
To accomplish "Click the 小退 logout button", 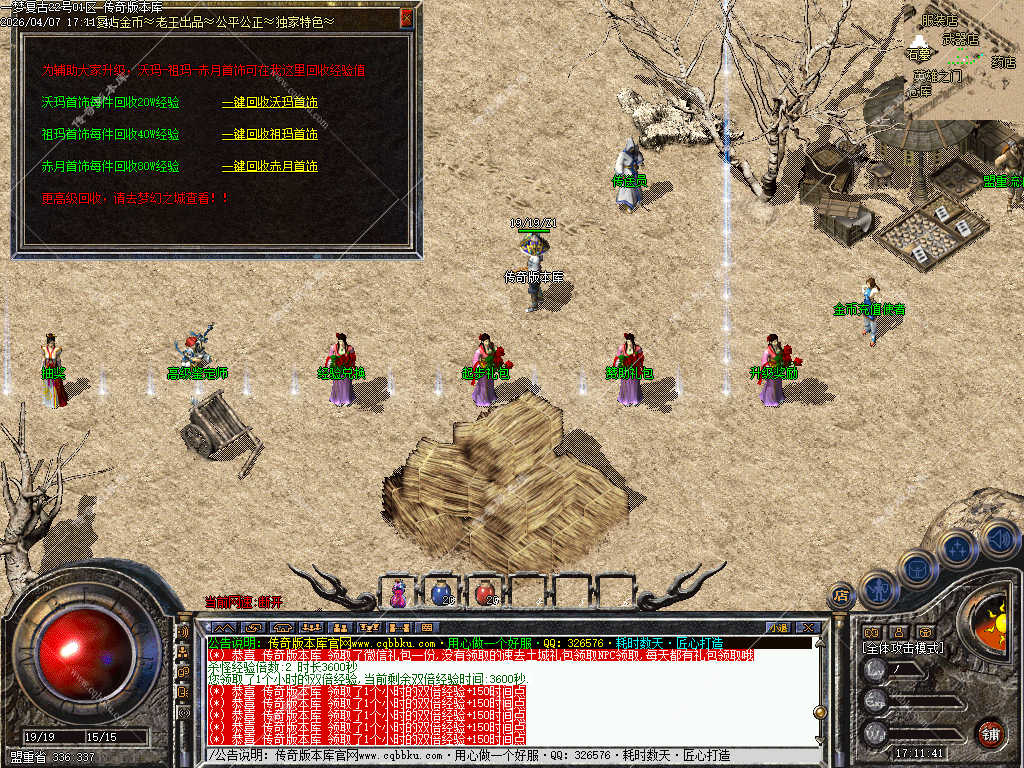I will [778, 628].
